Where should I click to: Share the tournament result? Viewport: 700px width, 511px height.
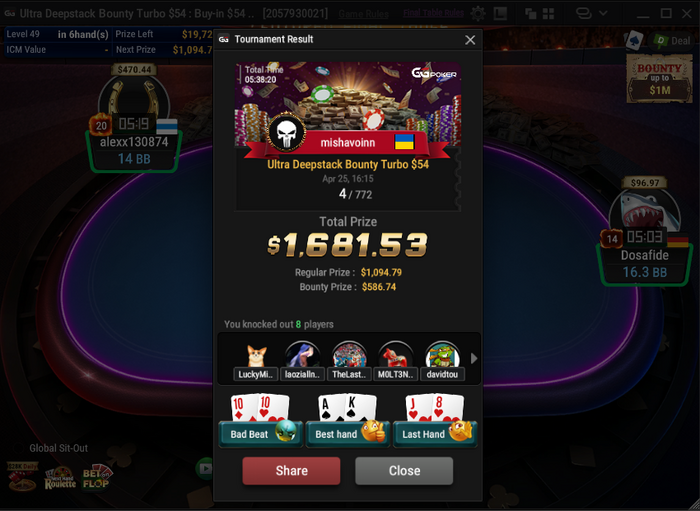point(291,471)
